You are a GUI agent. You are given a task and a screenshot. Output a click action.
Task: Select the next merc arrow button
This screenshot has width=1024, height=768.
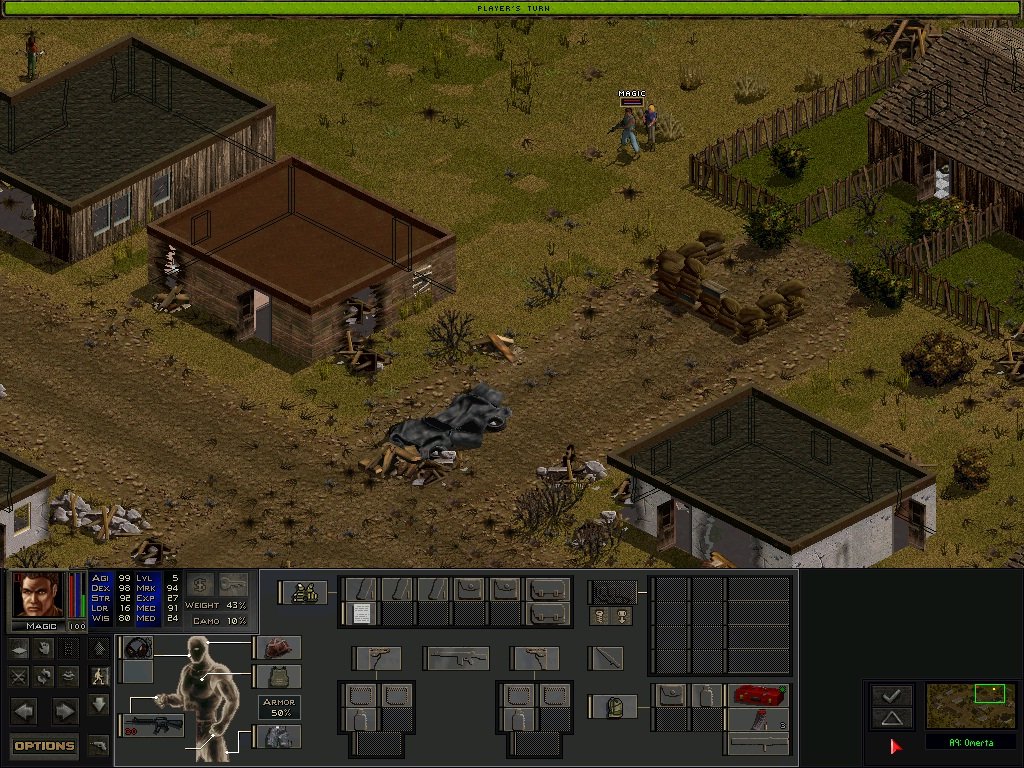pos(64,711)
